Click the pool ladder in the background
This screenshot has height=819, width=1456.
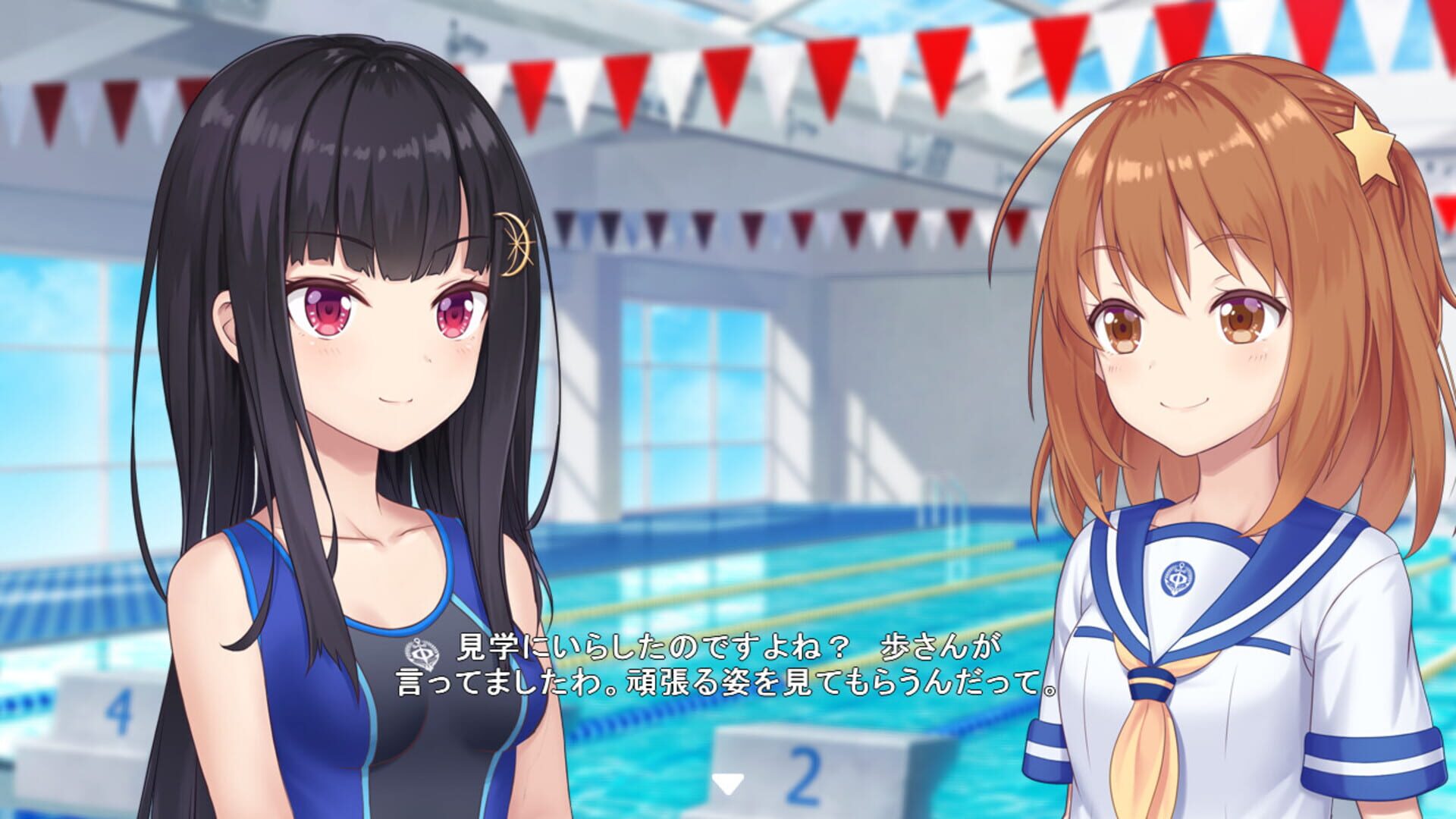(943, 500)
